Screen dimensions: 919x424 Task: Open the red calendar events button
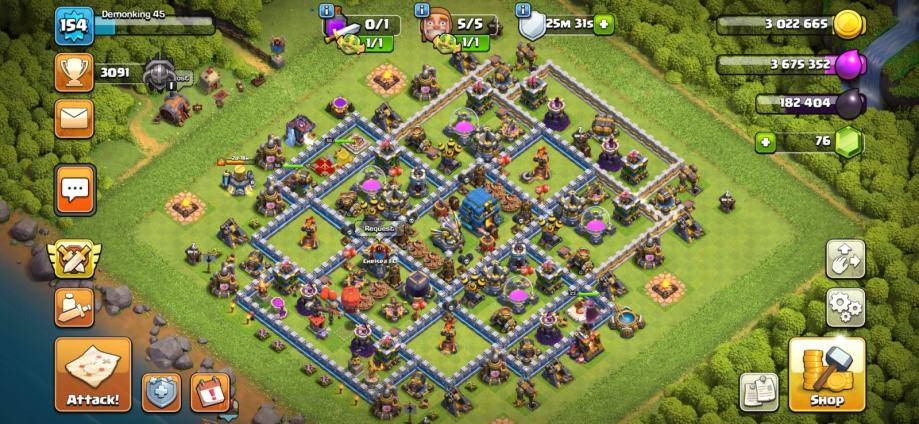(209, 391)
